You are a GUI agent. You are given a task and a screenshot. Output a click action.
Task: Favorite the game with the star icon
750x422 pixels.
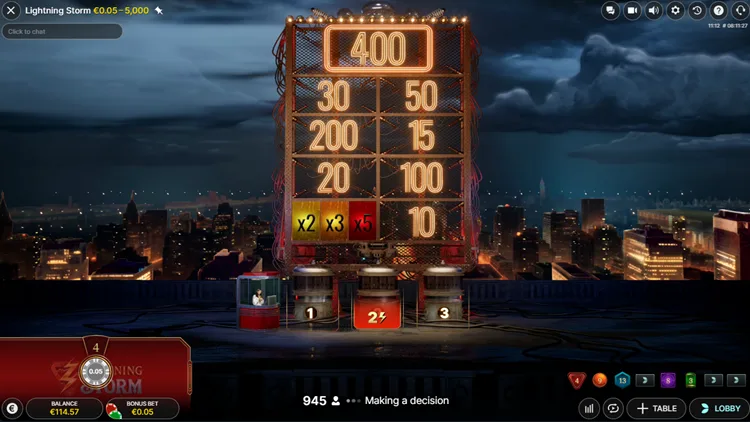coord(159,10)
